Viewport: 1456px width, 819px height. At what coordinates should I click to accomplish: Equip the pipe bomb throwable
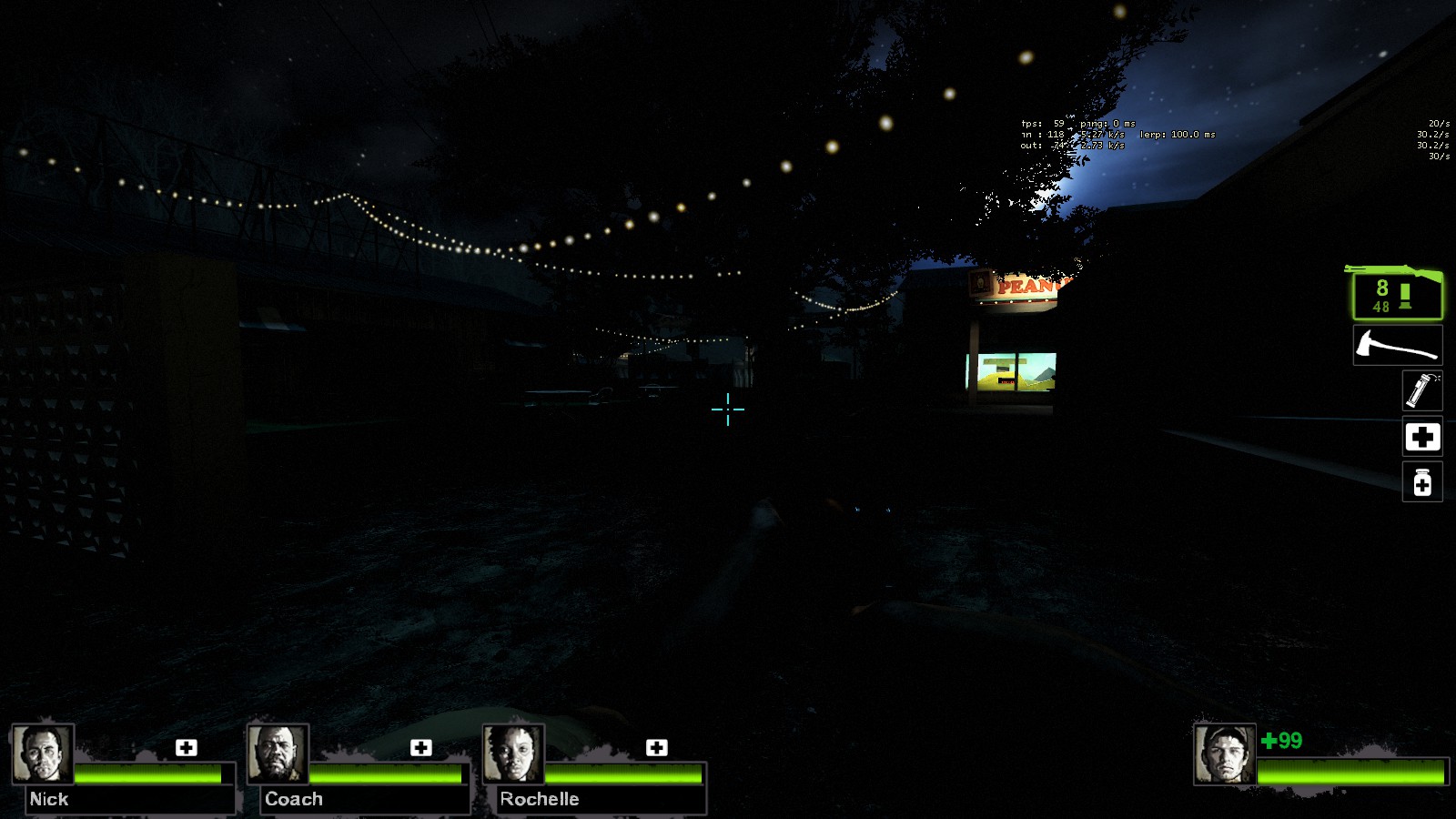(x=1421, y=390)
